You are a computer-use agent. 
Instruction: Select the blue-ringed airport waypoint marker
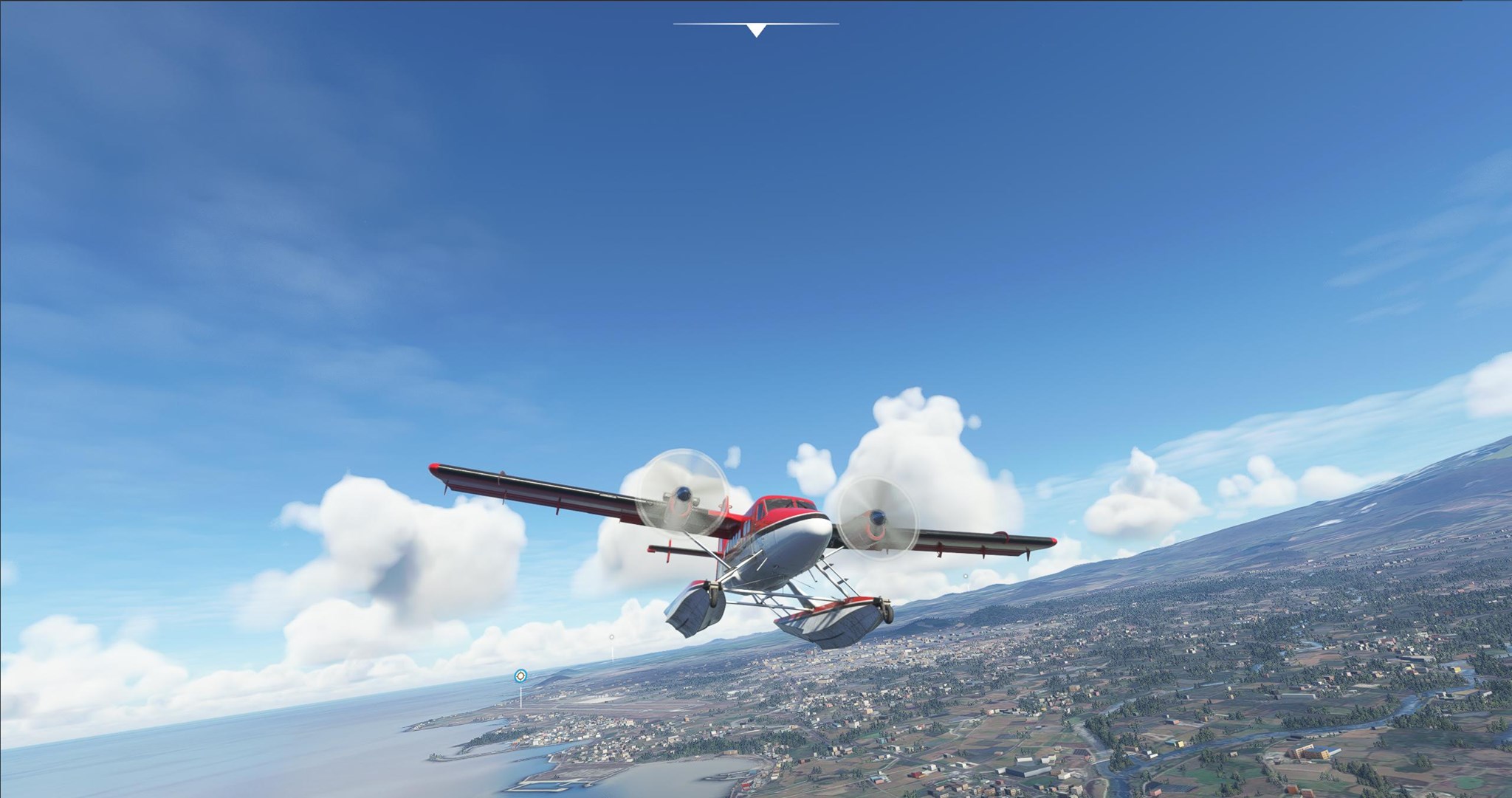[x=521, y=675]
